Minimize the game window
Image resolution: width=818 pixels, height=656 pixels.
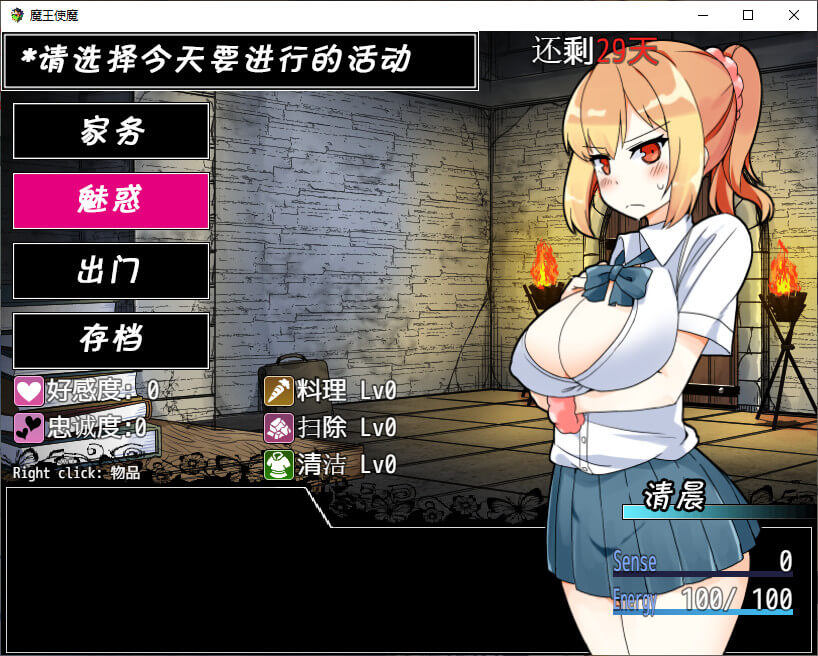click(702, 15)
